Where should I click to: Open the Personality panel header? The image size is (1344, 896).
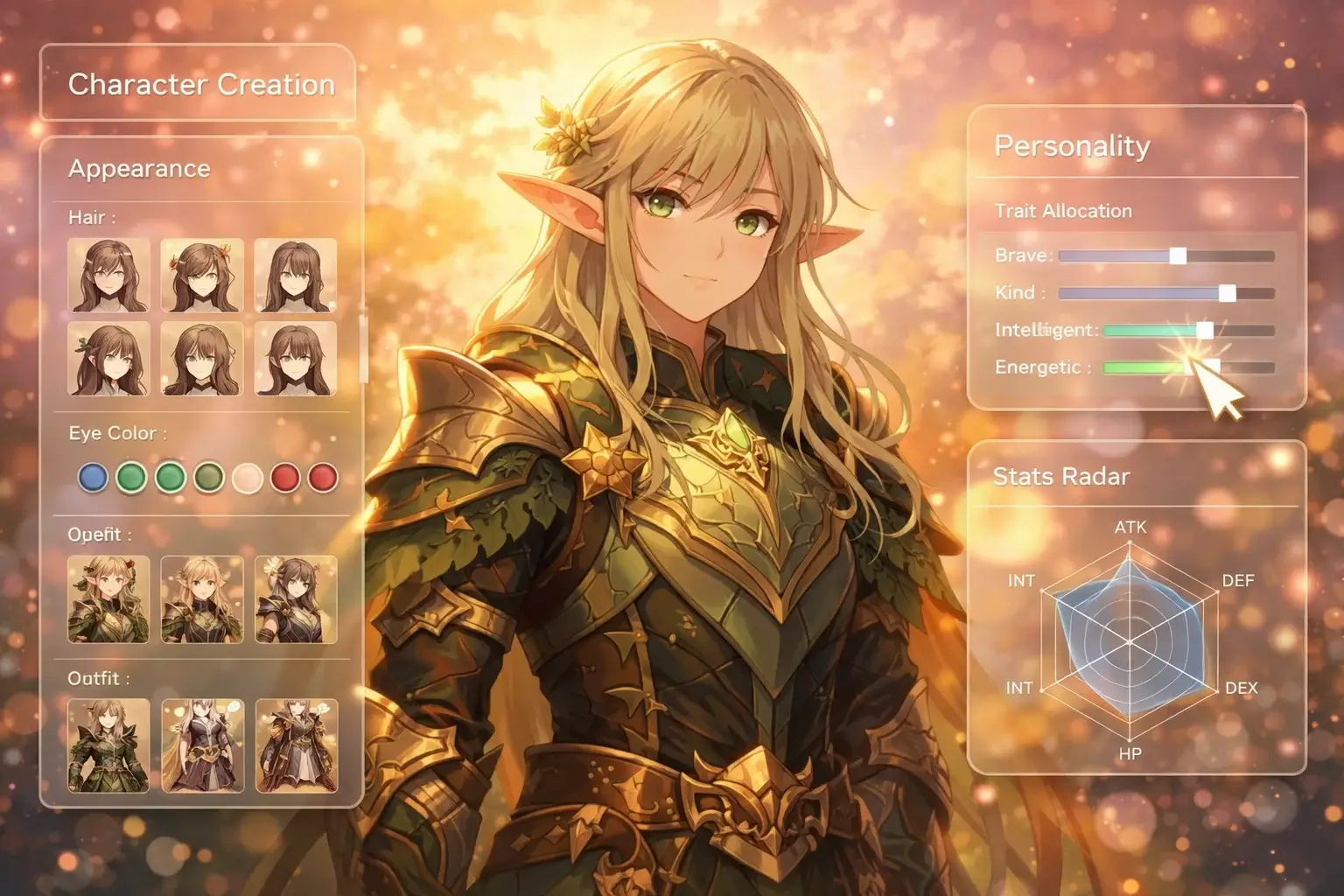[x=1072, y=145]
